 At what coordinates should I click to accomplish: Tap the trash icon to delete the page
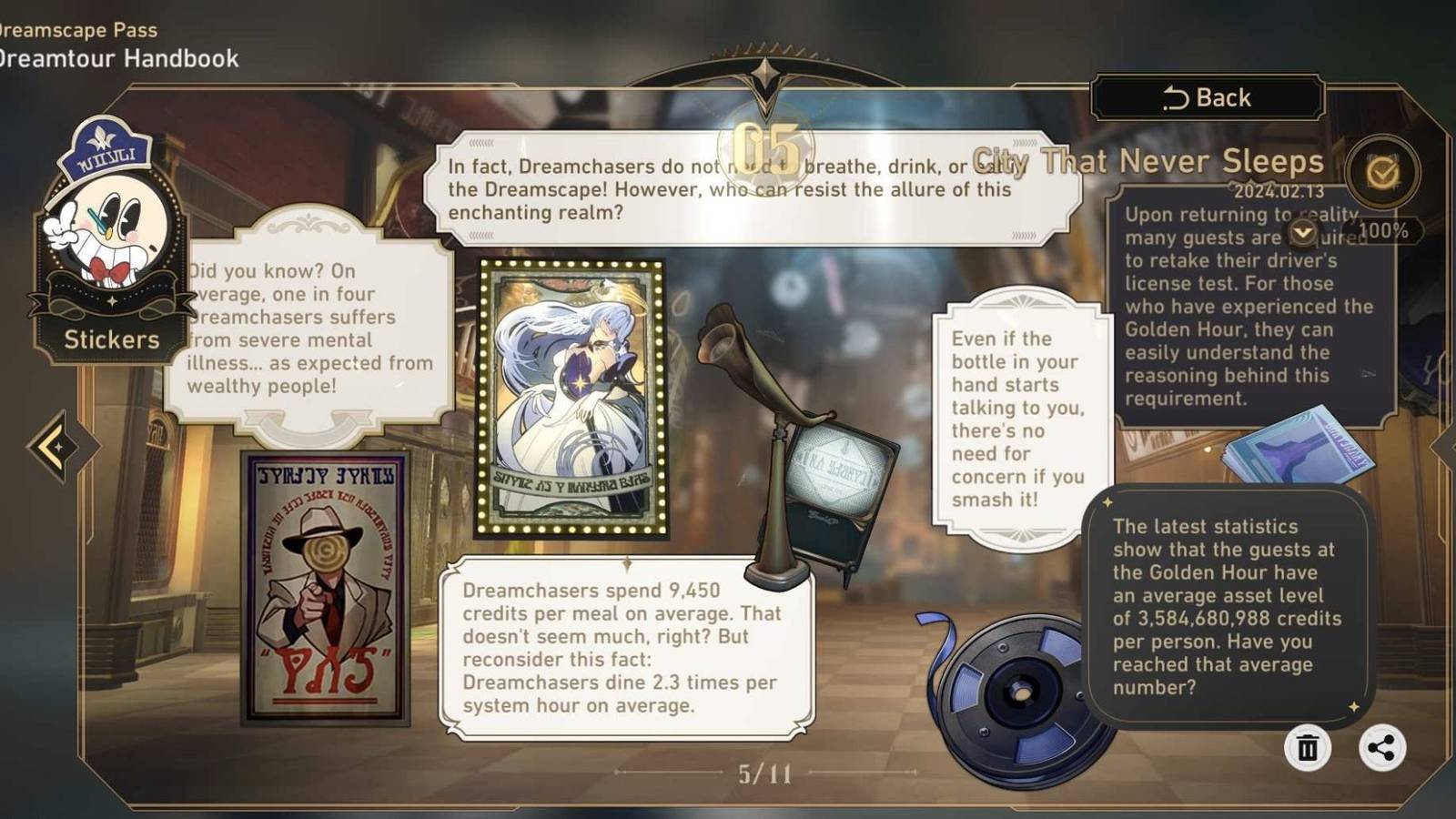pyautogui.click(x=1308, y=749)
